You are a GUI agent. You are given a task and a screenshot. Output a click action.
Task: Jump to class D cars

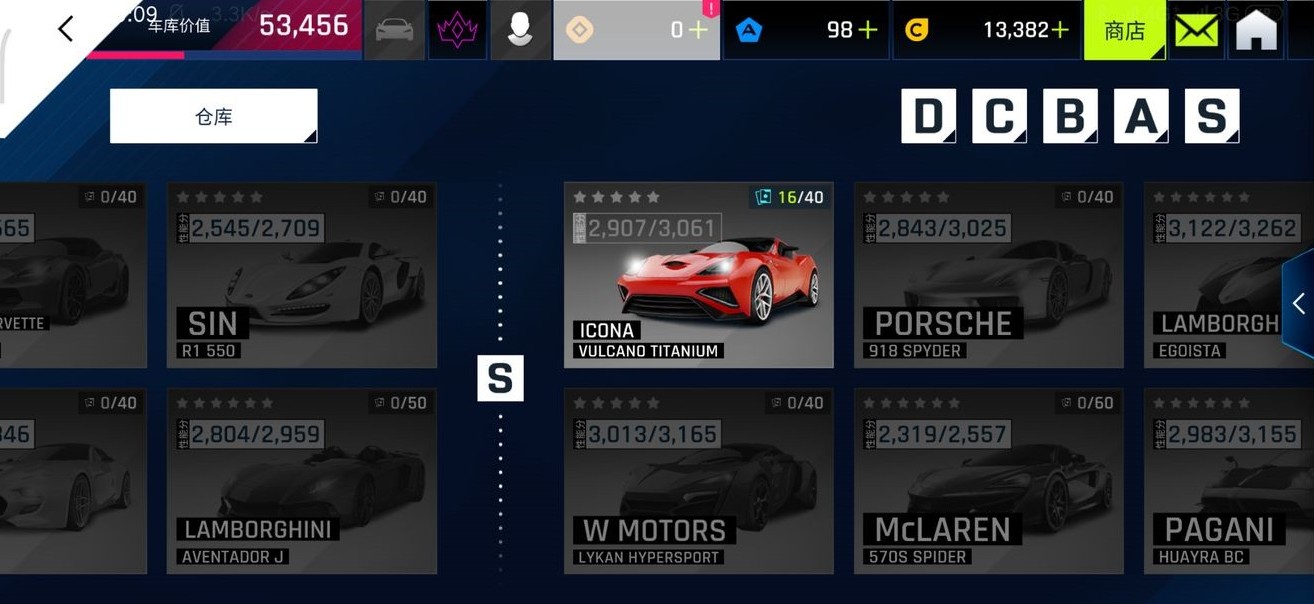coord(928,116)
